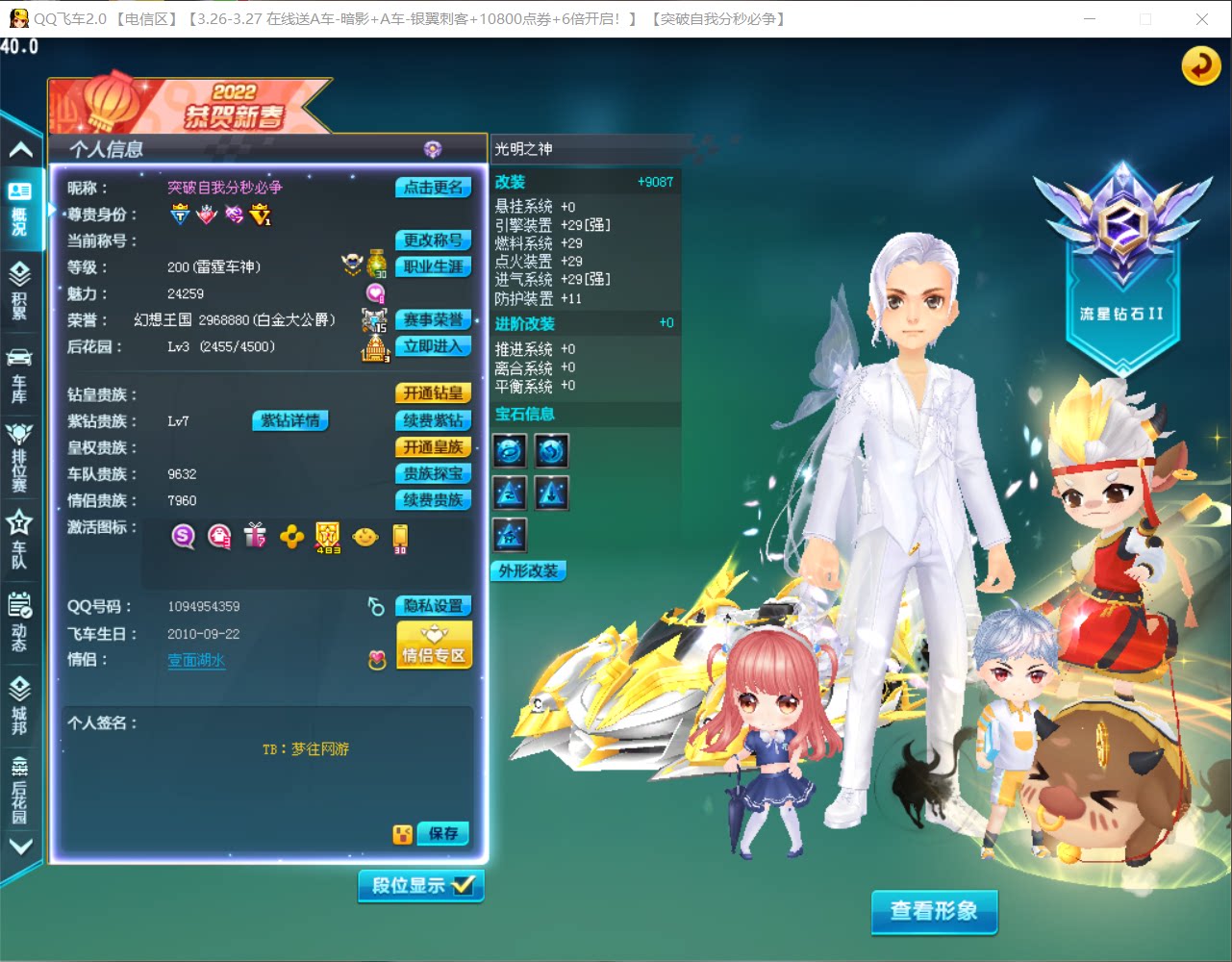Open the 动态 activity feed sidebar icon
The image size is (1232, 962).
[21, 616]
